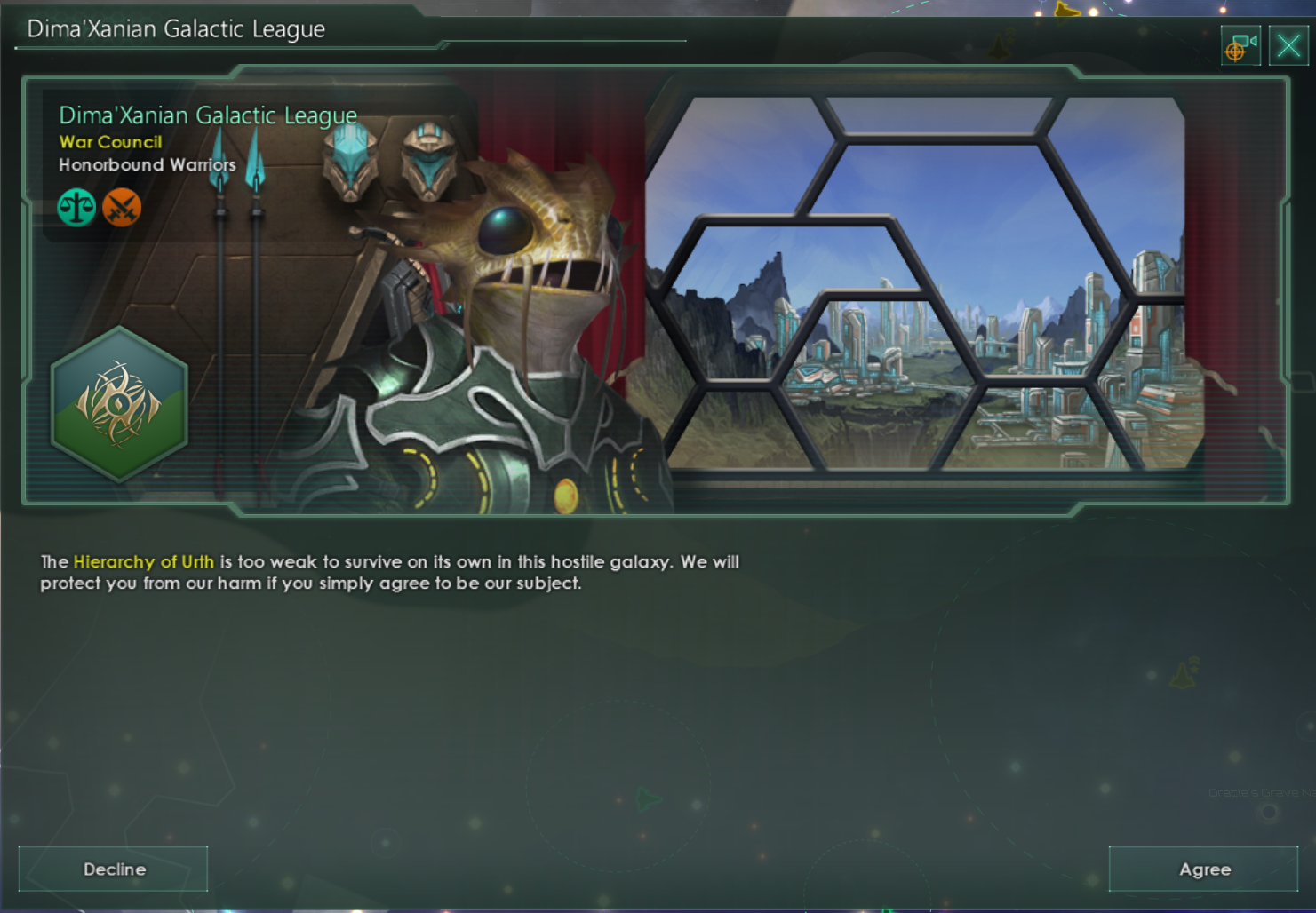Select the green Egalitarian scales ethic icon

pos(76,207)
